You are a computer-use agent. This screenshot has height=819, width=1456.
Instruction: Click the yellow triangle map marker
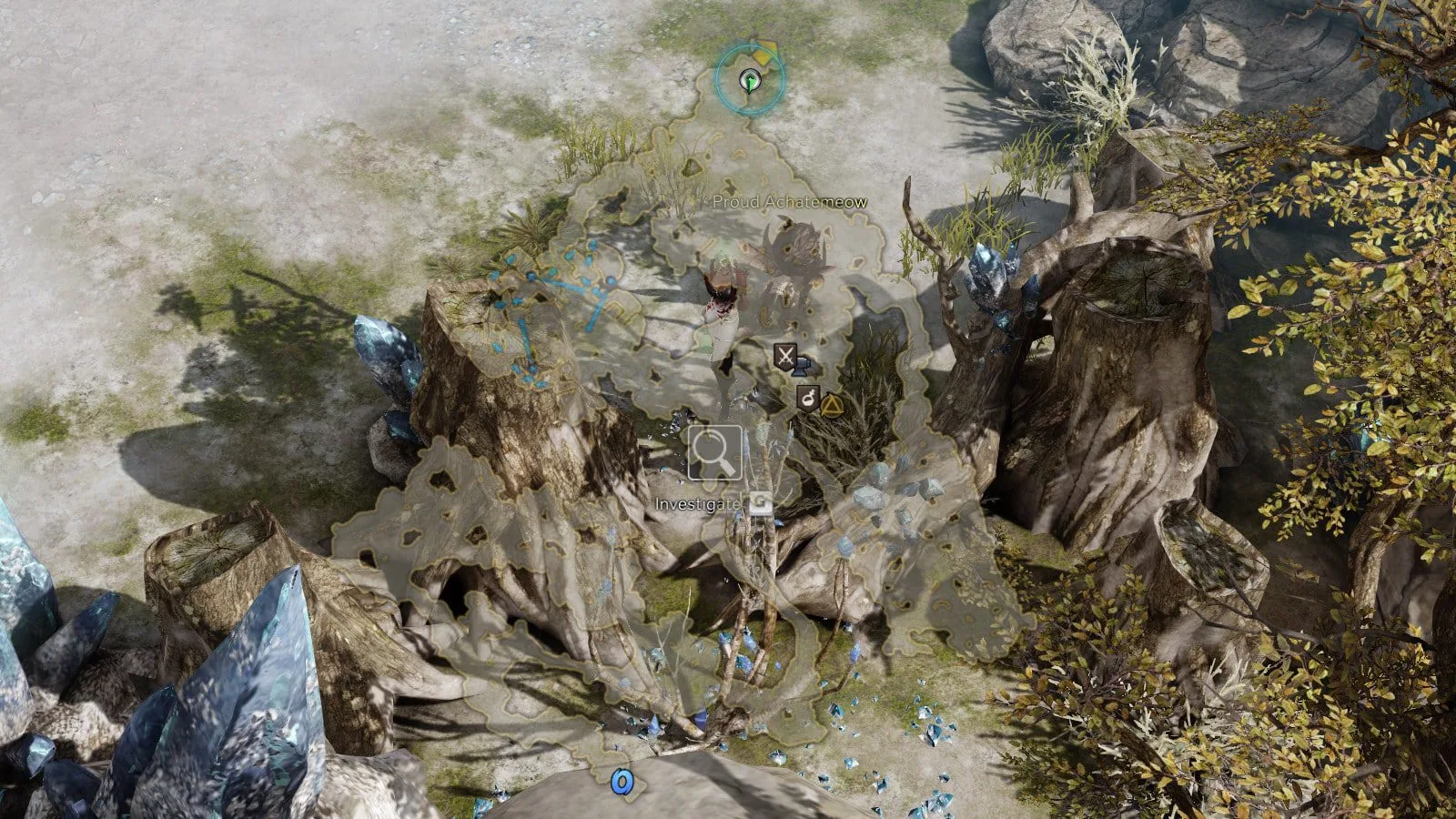829,405
